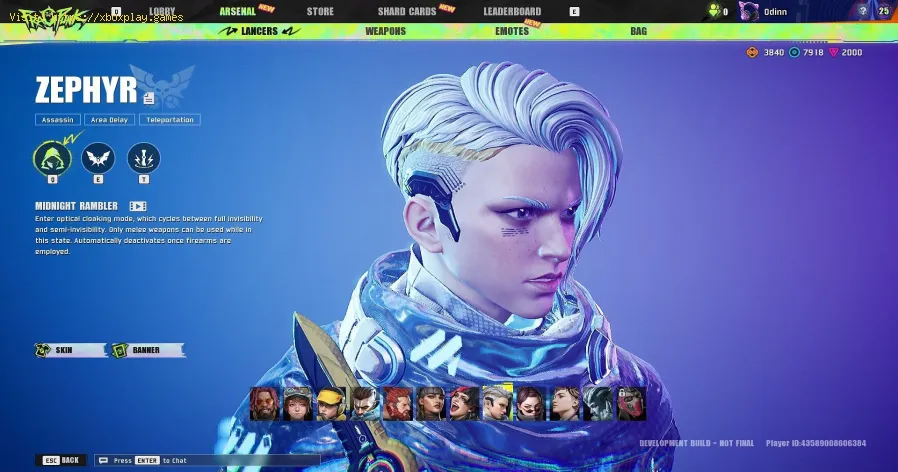Image resolution: width=898 pixels, height=472 pixels.
Task: Play the Midnight Rambler ability video preview
Action: 139,206
